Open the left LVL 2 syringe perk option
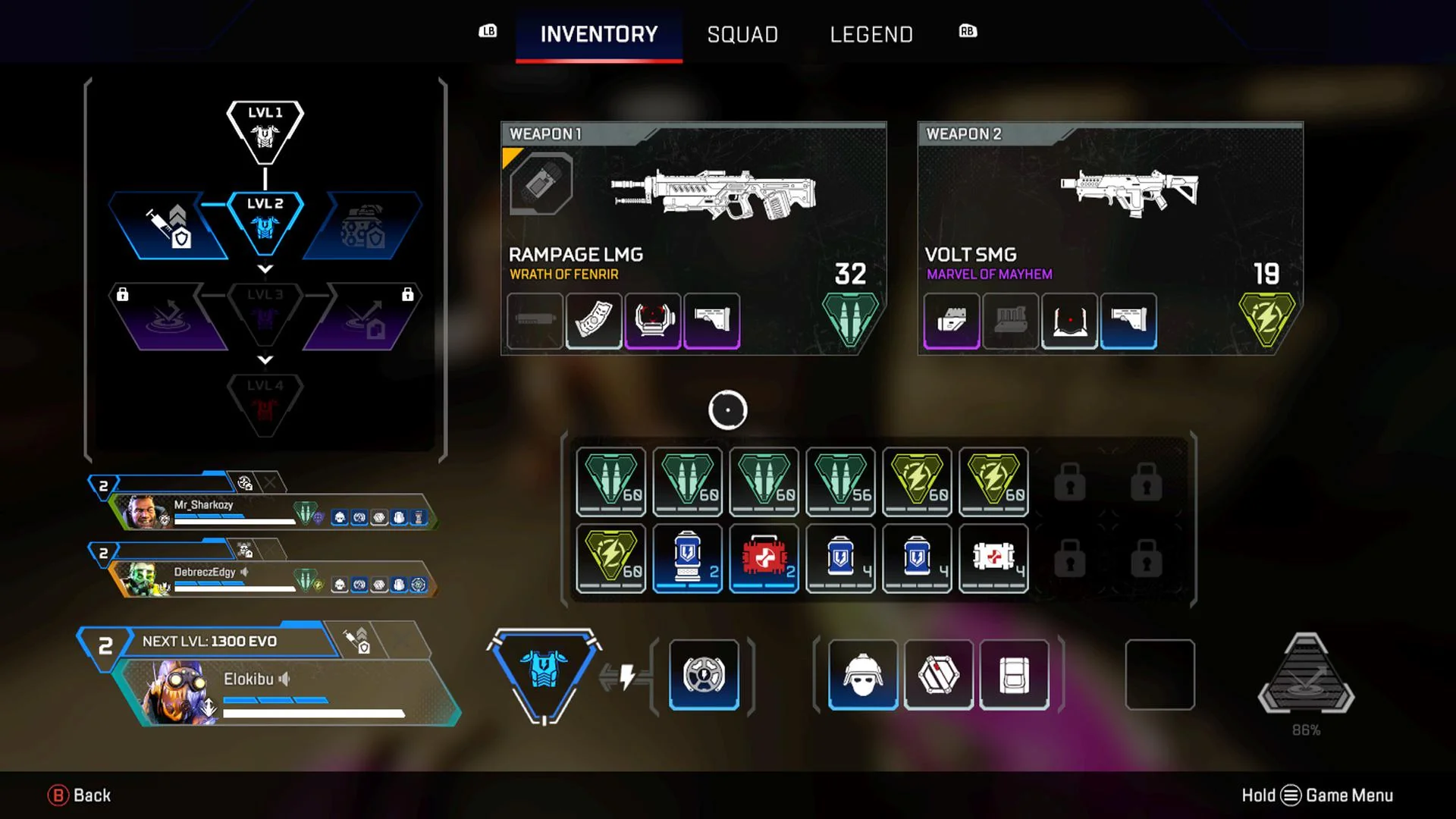 [168, 224]
